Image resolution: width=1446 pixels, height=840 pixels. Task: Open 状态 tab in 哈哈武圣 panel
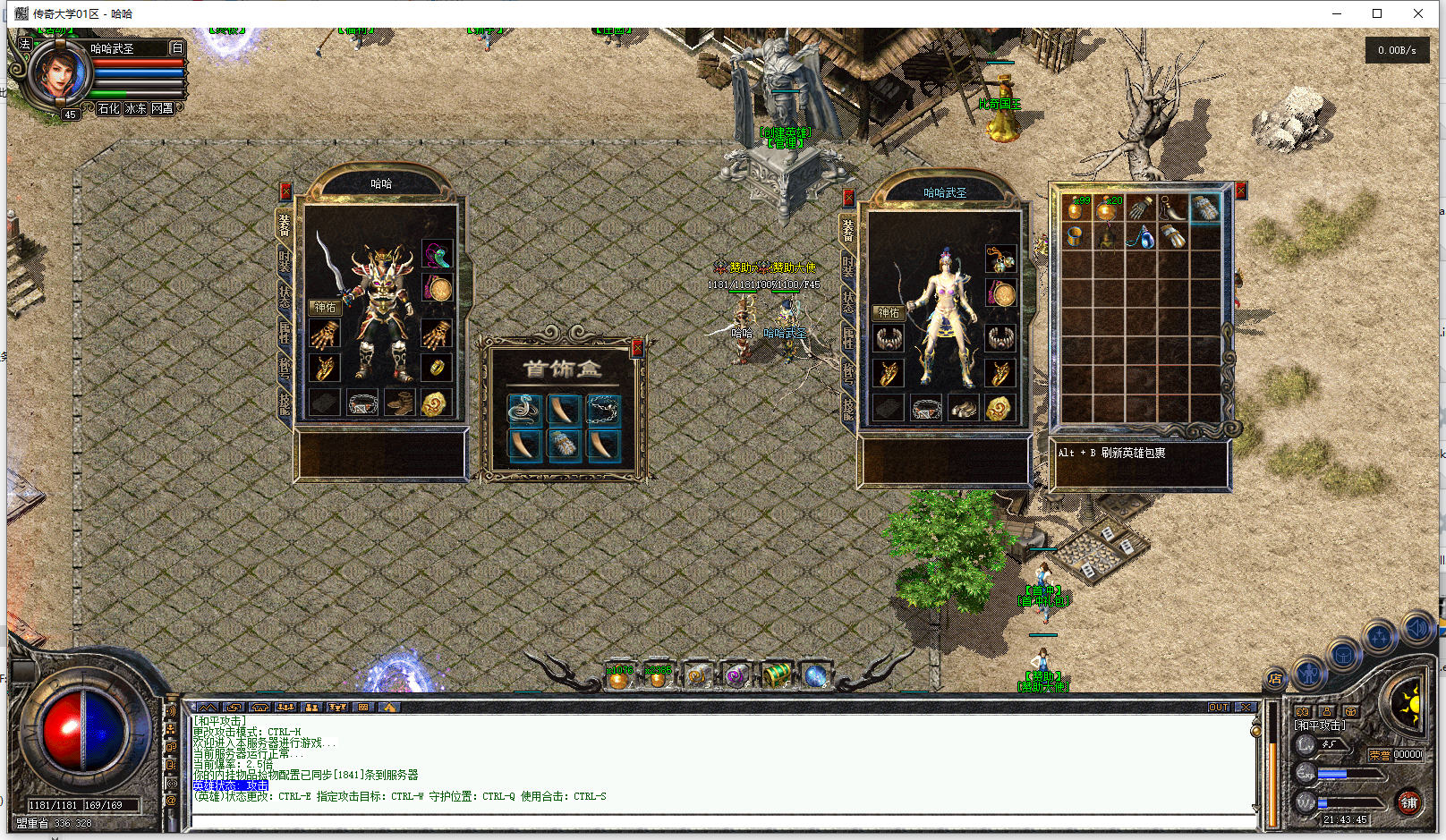(x=848, y=302)
